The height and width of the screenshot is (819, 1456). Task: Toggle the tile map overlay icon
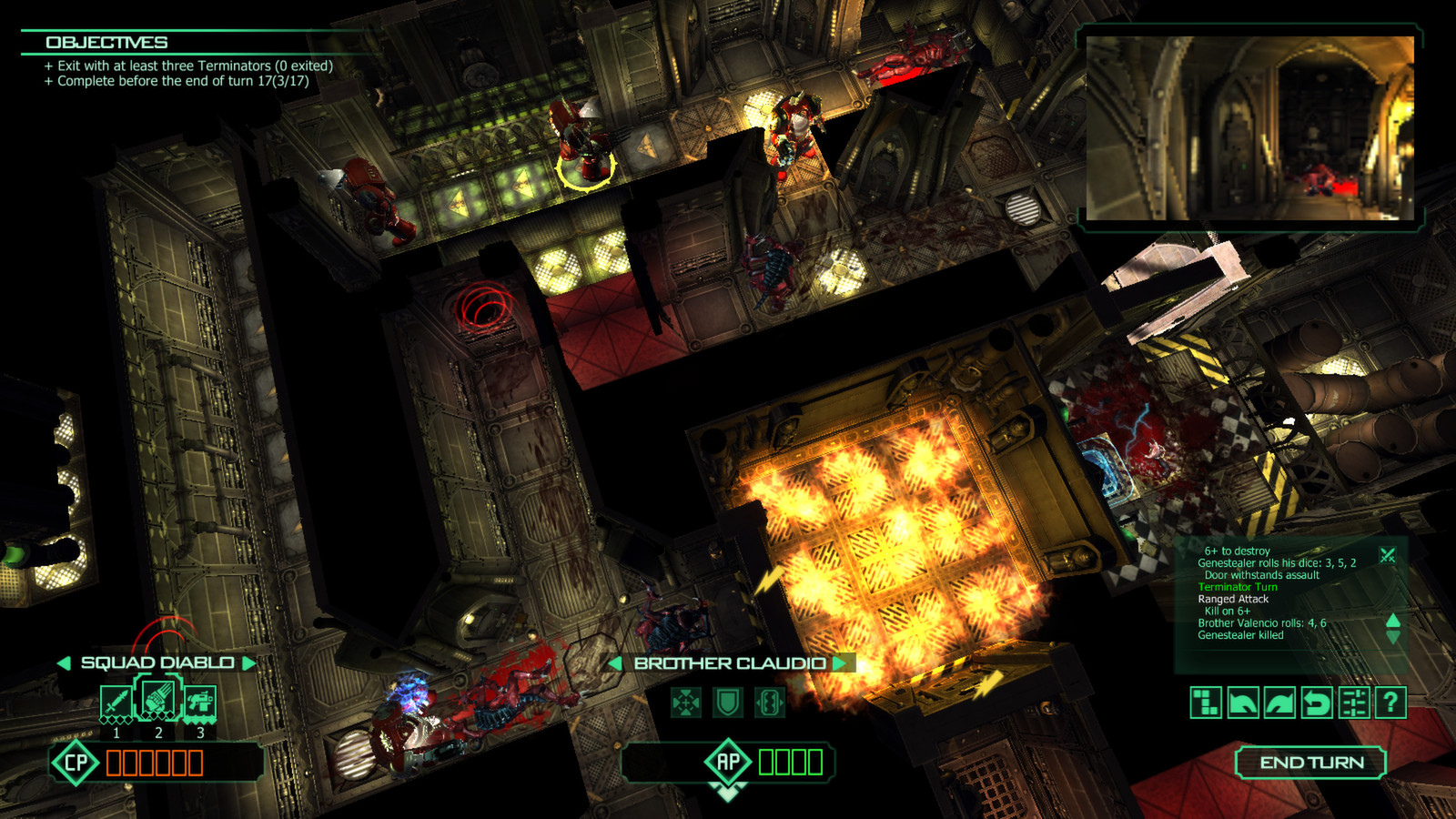pyautogui.click(x=1206, y=703)
